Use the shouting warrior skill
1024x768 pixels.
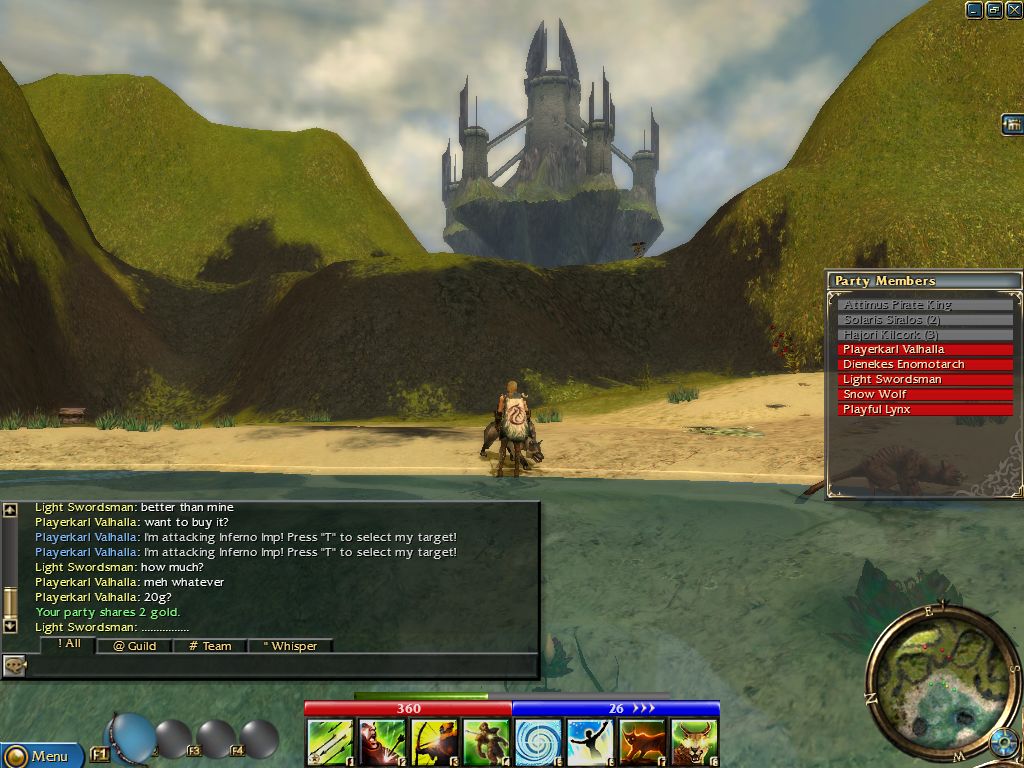point(382,743)
